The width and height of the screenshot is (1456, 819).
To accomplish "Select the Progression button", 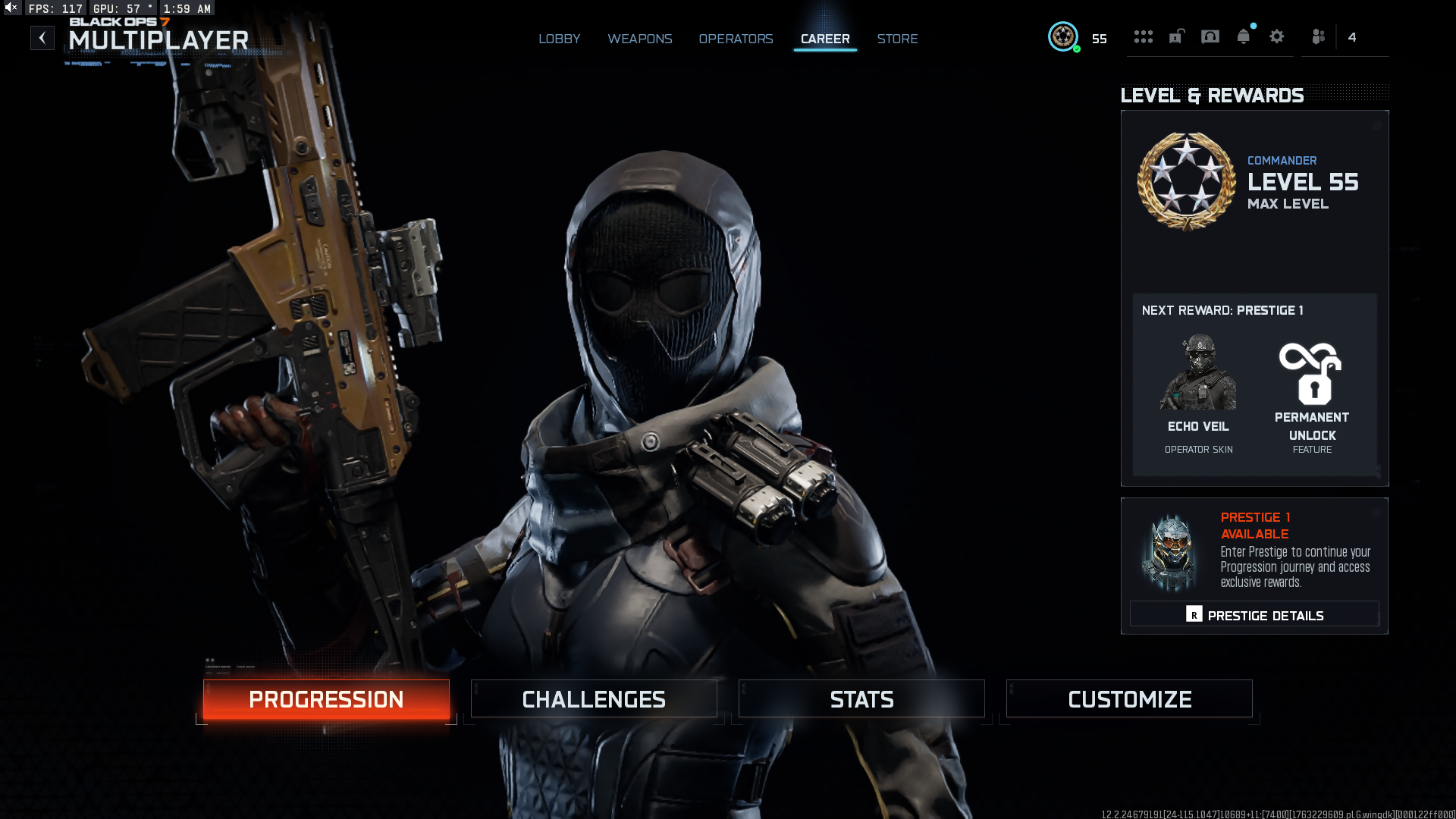I will (326, 699).
